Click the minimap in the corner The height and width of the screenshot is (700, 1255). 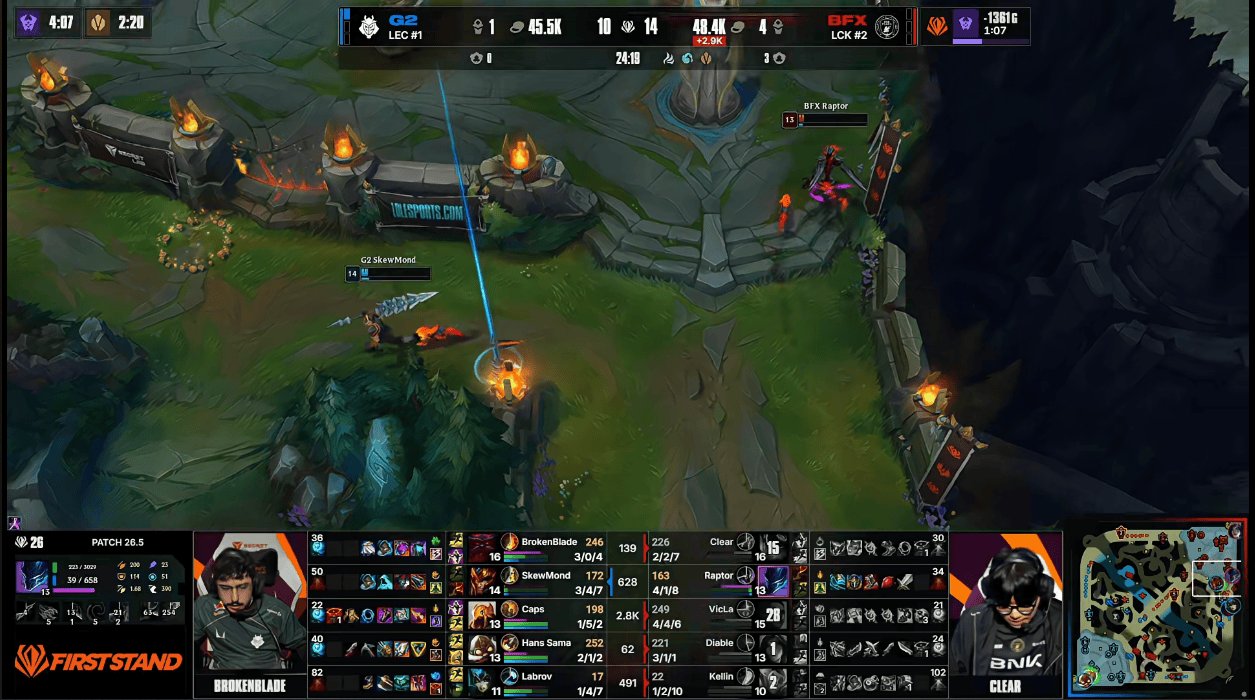coord(1163,610)
